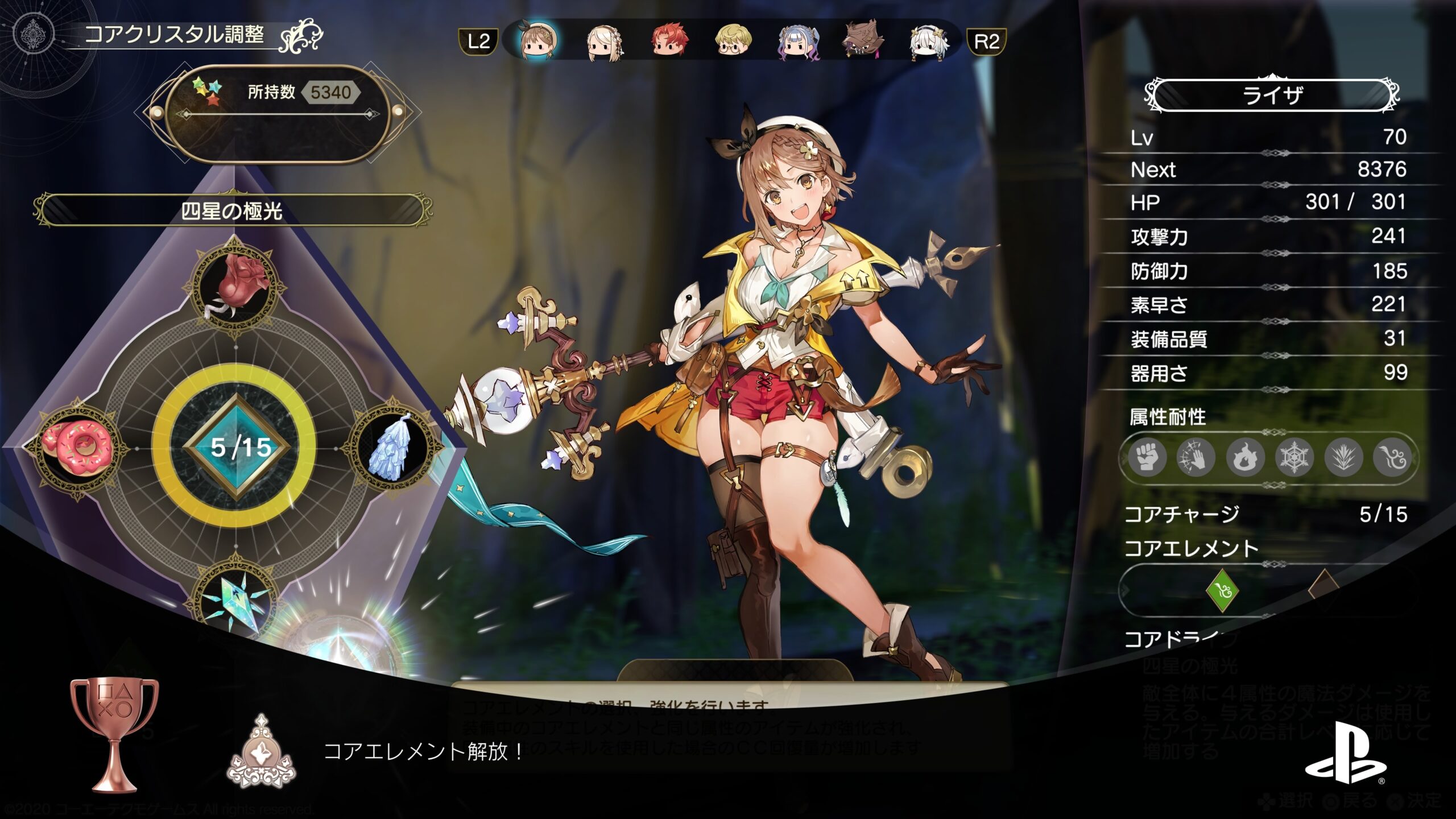Select the white-haired girl portrait

(x=929, y=42)
